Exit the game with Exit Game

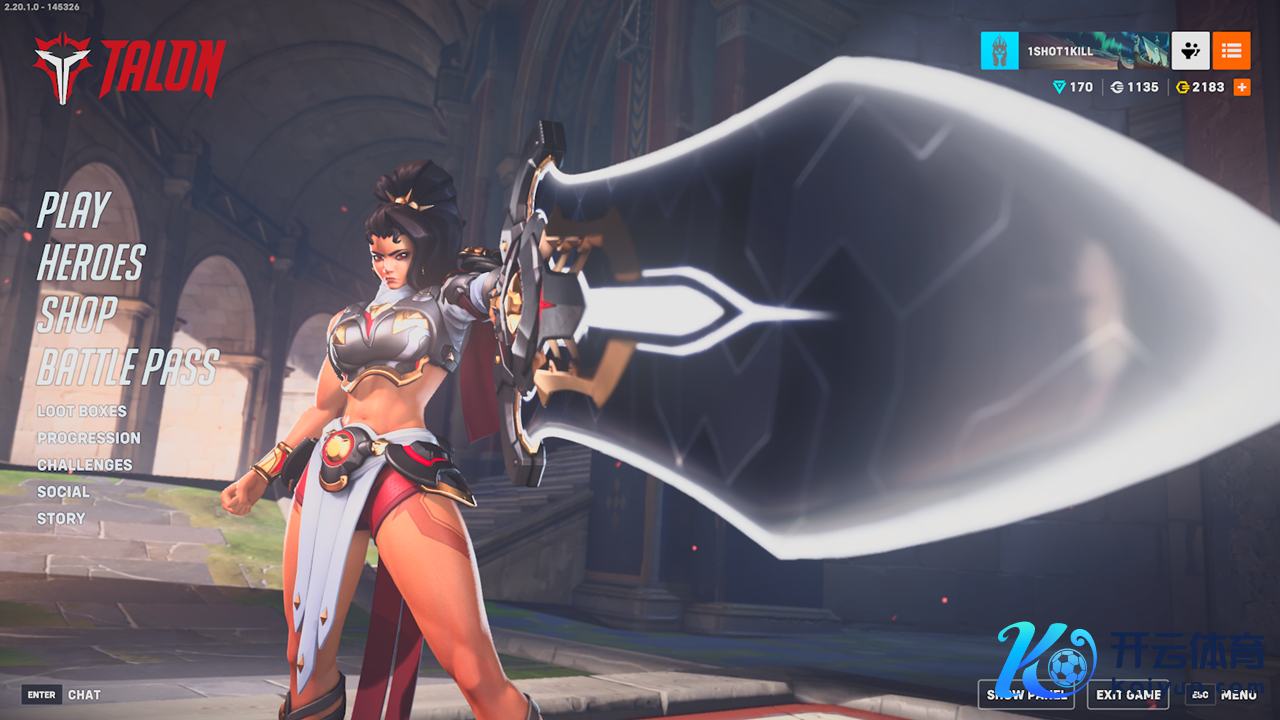tap(1128, 695)
